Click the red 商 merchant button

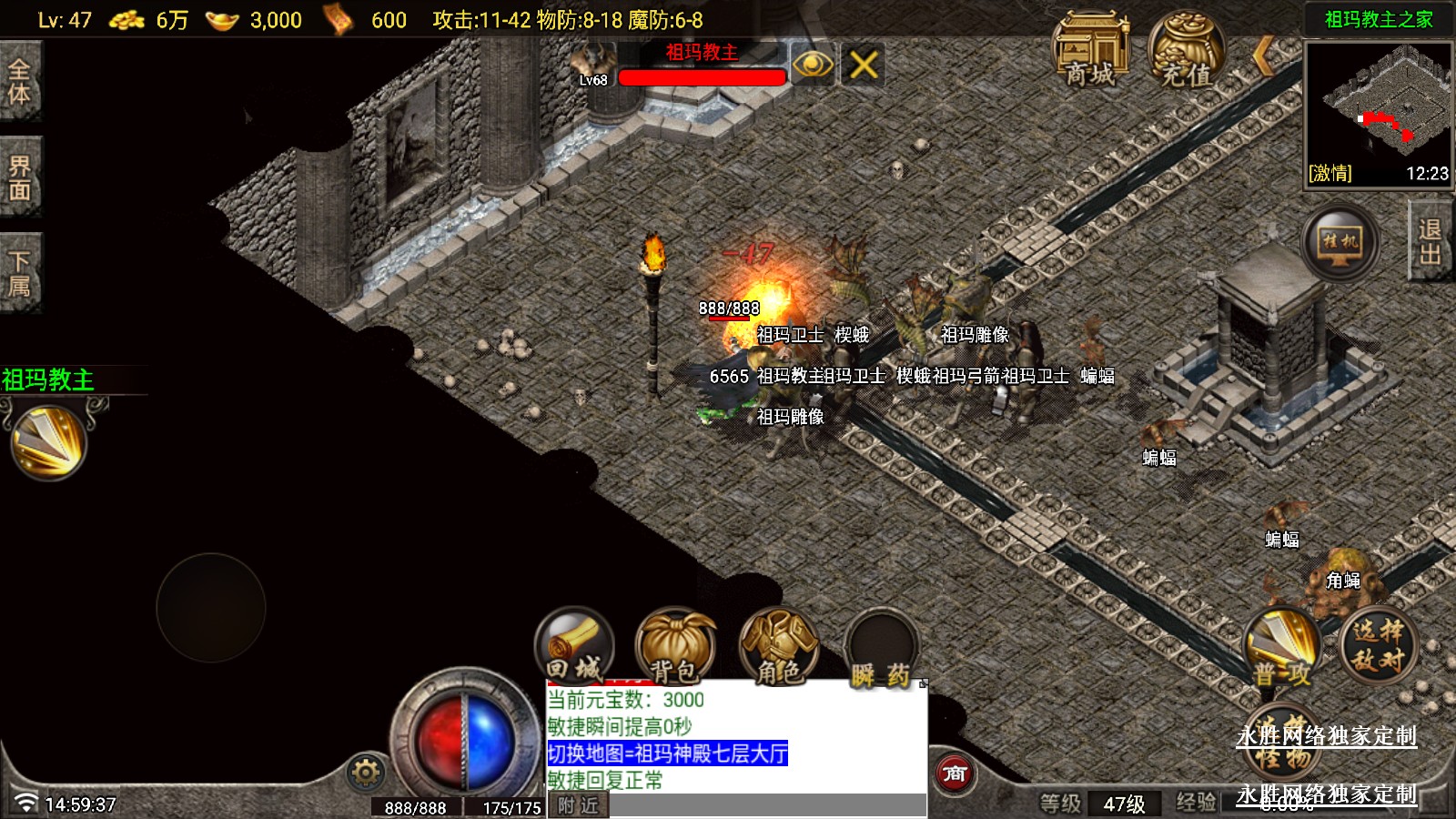point(955,774)
